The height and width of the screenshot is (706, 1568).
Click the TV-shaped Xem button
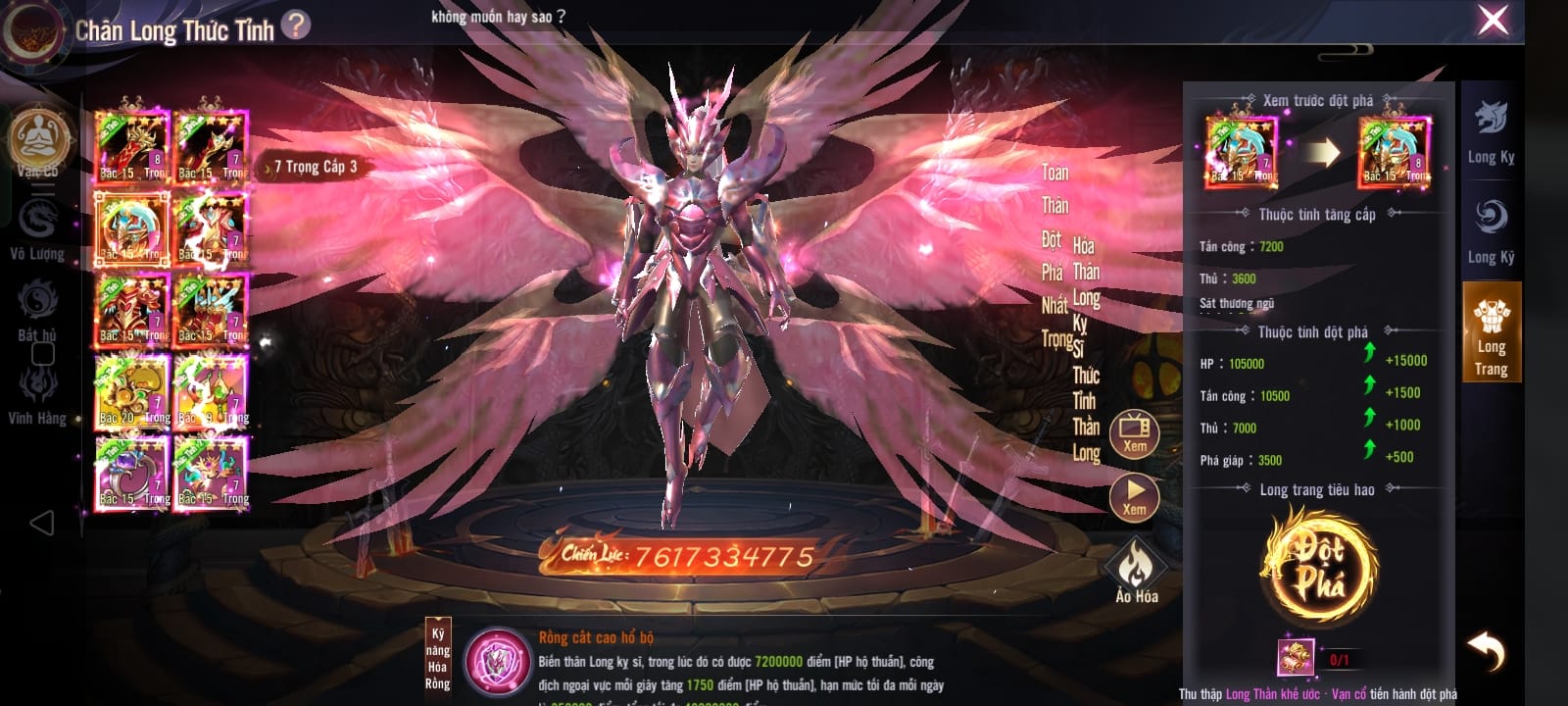click(x=1134, y=433)
